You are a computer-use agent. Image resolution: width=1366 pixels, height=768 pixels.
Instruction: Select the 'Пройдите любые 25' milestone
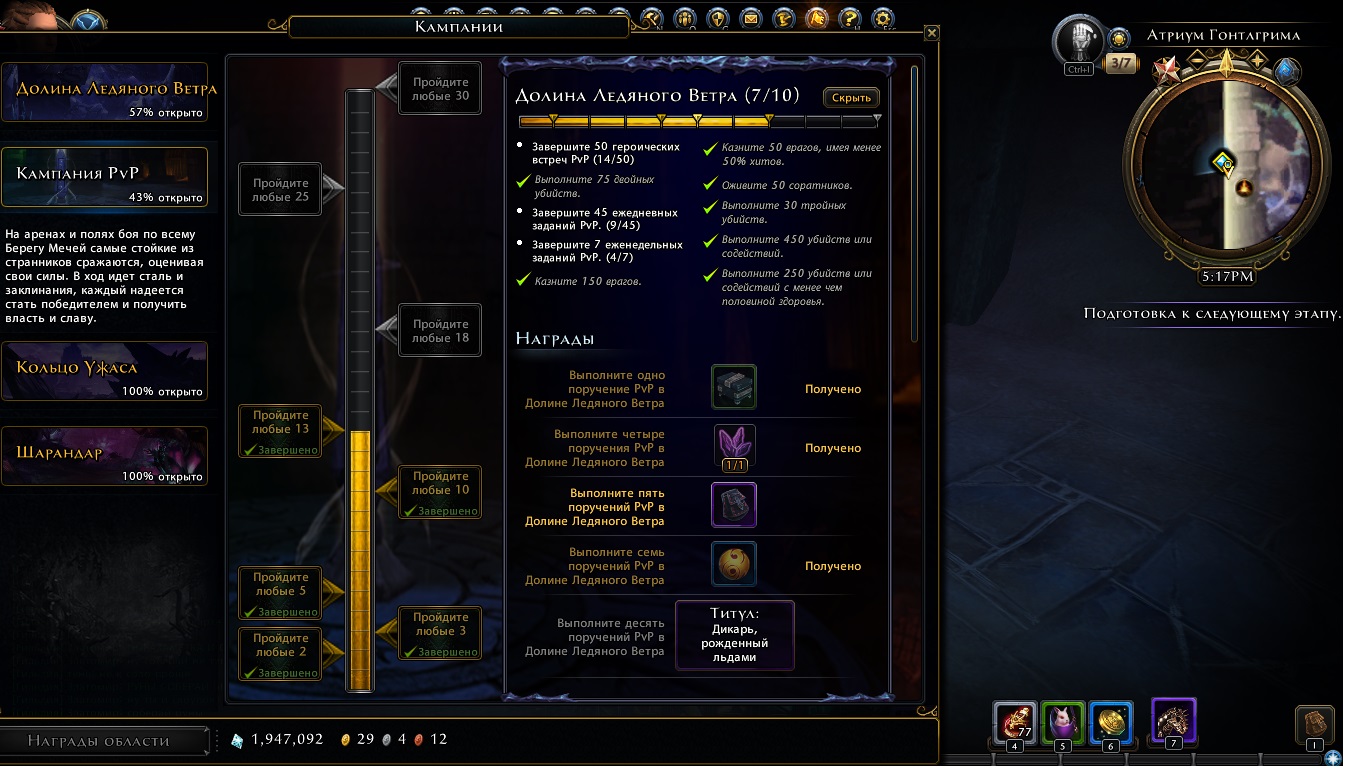(x=280, y=190)
